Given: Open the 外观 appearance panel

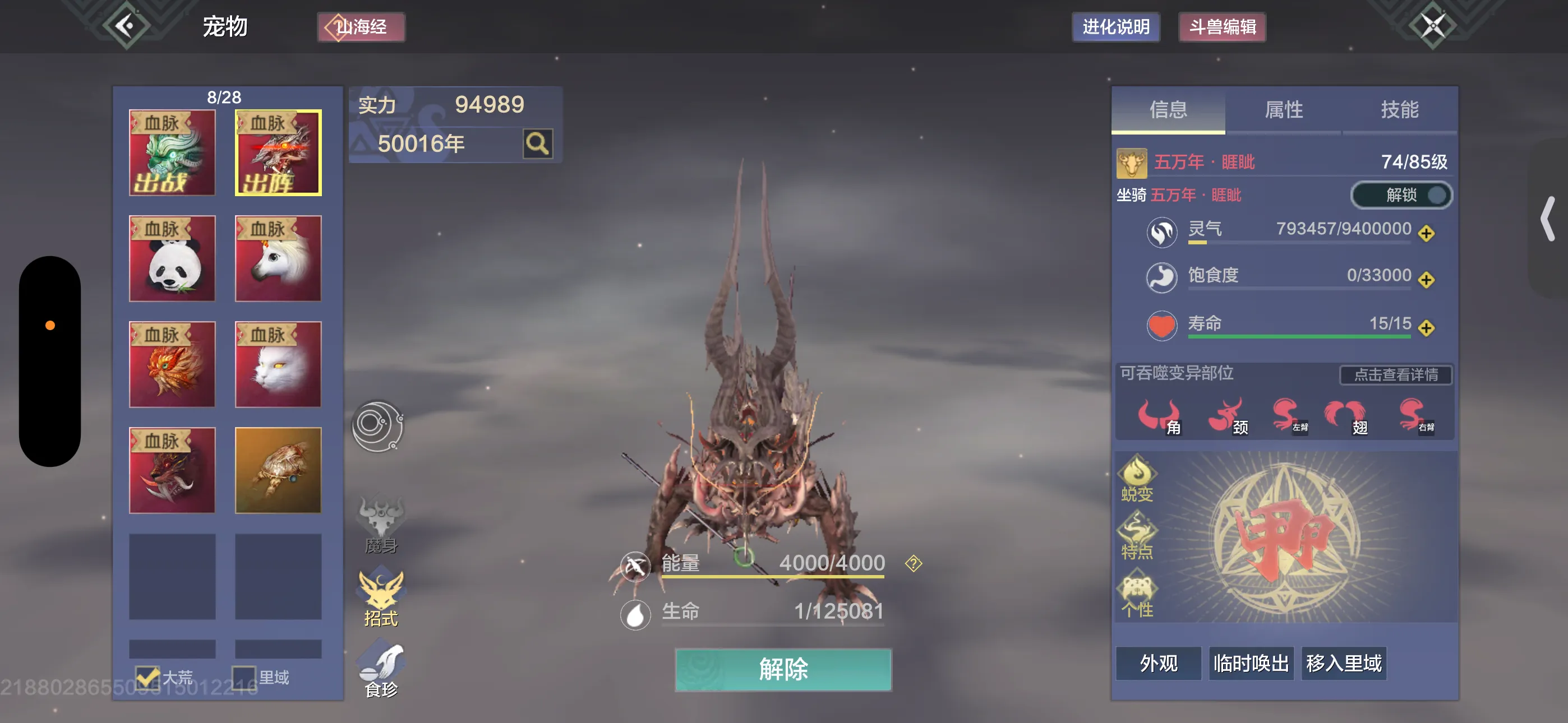Looking at the screenshot, I should (x=1159, y=664).
